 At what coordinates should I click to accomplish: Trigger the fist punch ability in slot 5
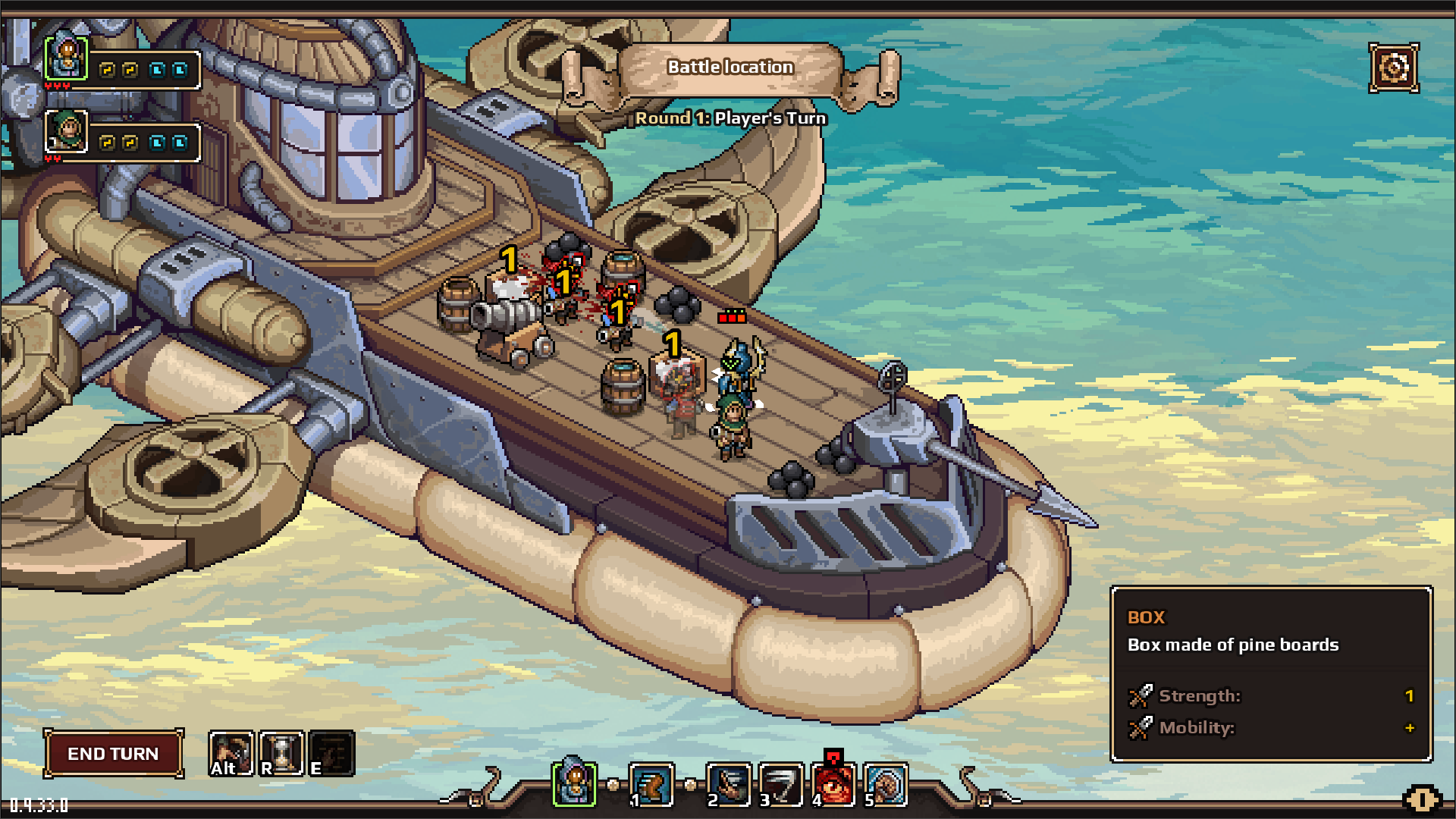885,784
